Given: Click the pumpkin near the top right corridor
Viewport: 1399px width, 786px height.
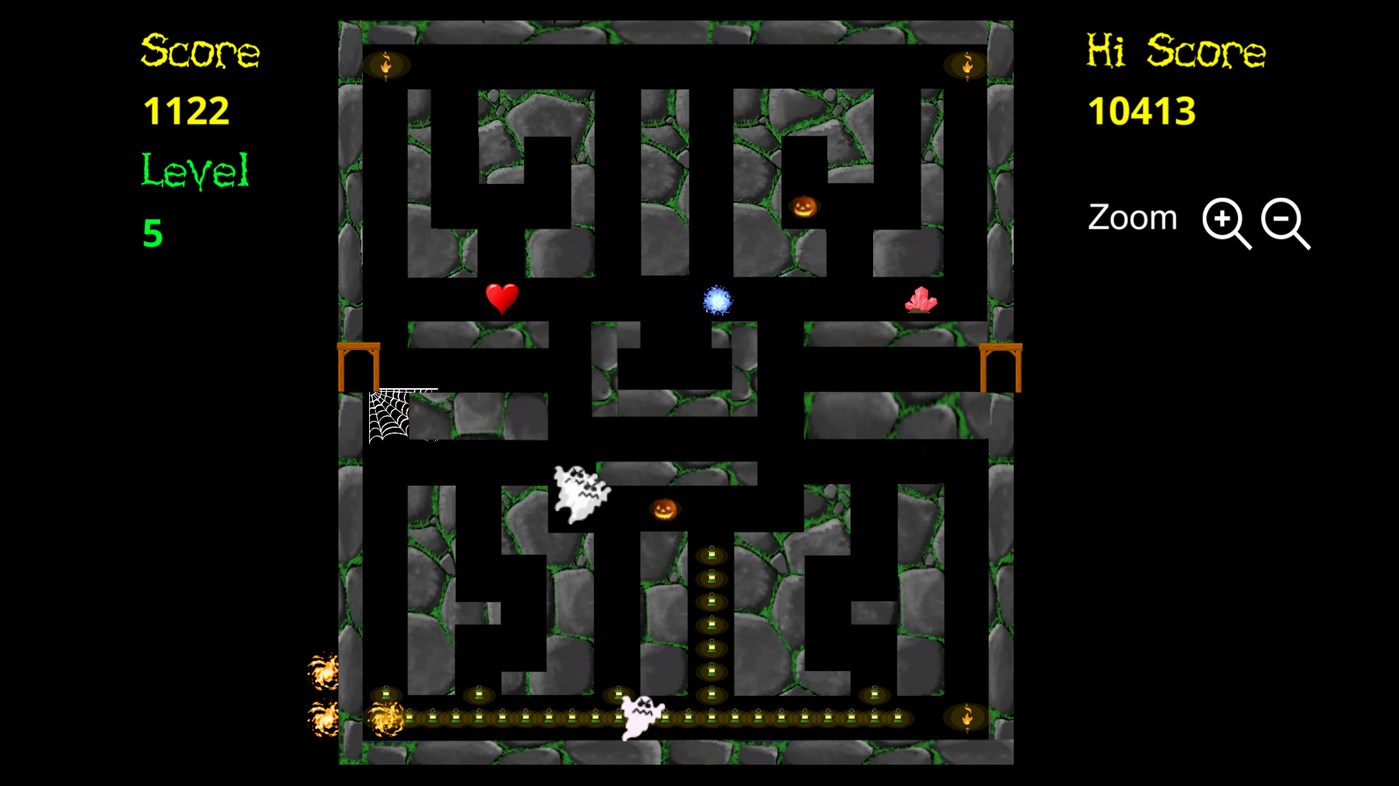Looking at the screenshot, I should coord(802,206).
